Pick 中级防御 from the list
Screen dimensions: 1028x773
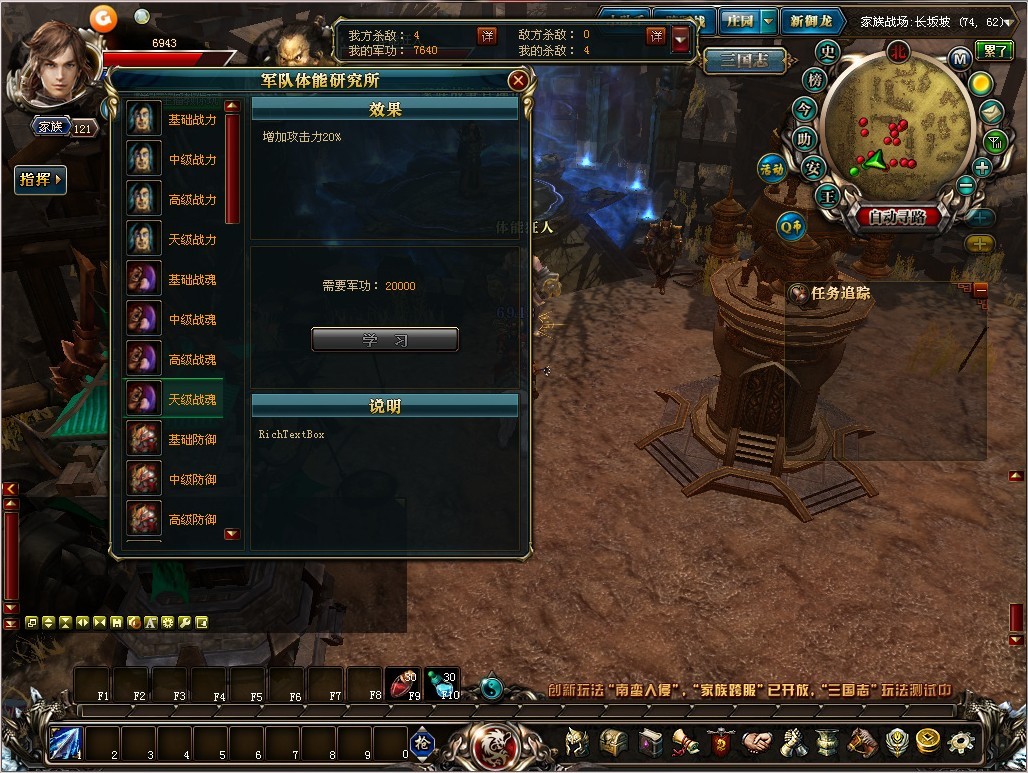175,479
